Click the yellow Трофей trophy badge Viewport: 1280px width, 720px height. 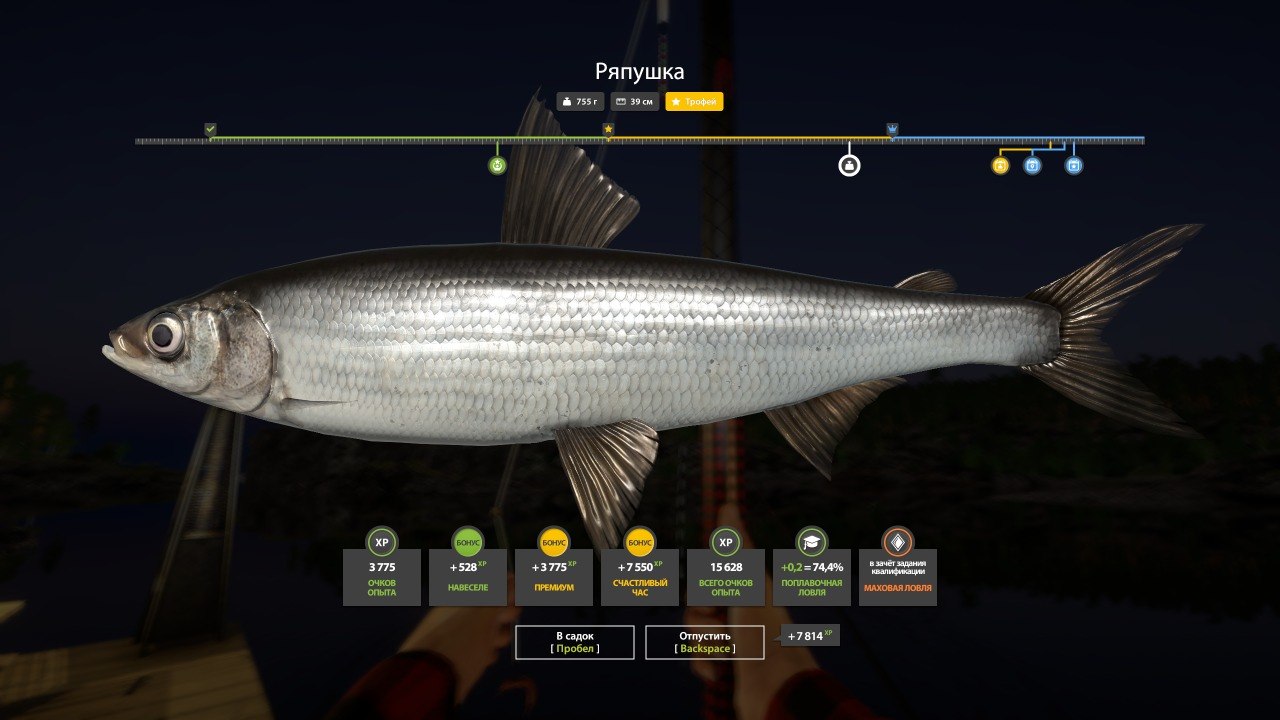(694, 102)
